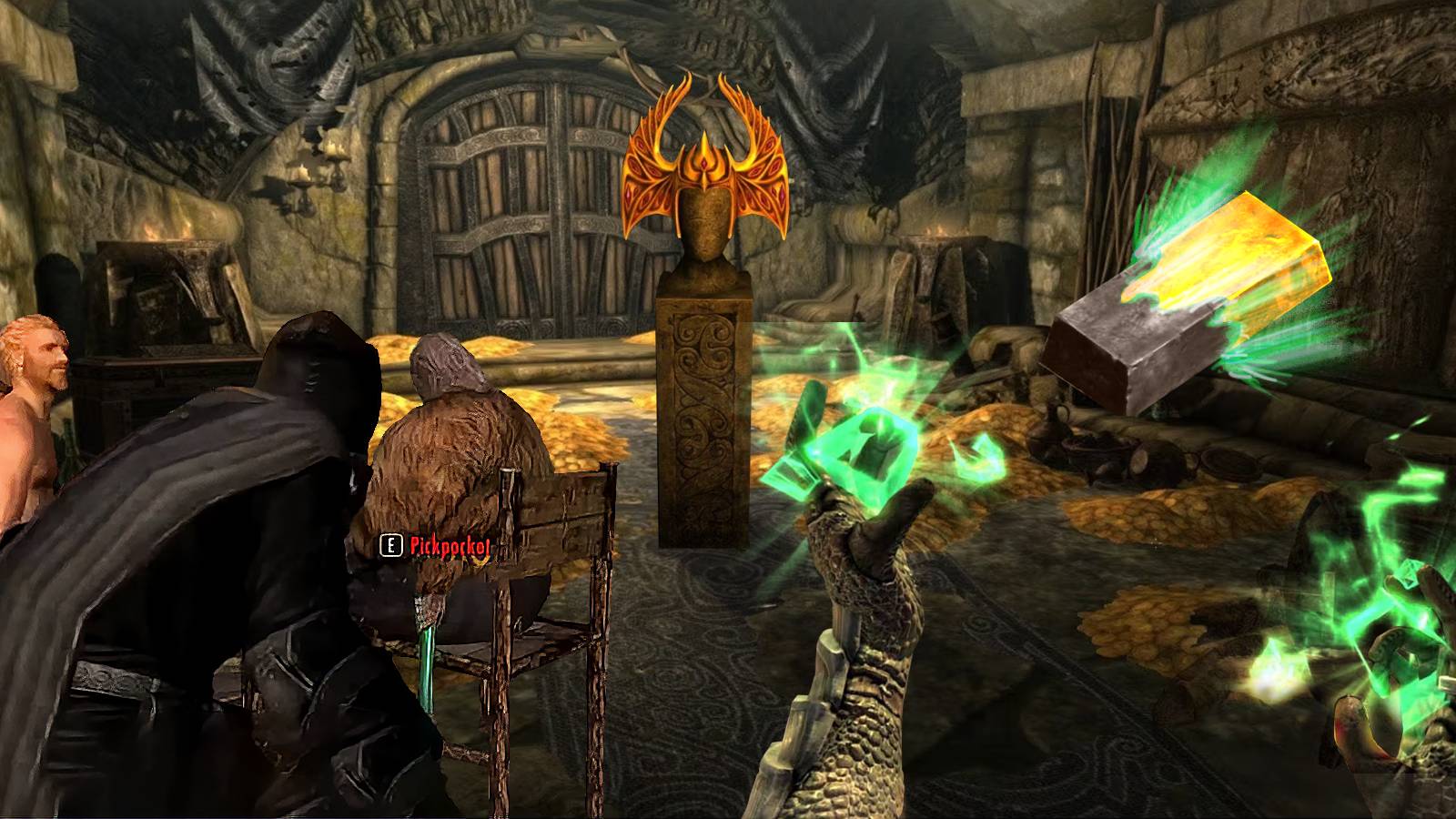Click the E keybind box in the prompt
This screenshot has width=1456, height=819.
pyautogui.click(x=389, y=547)
